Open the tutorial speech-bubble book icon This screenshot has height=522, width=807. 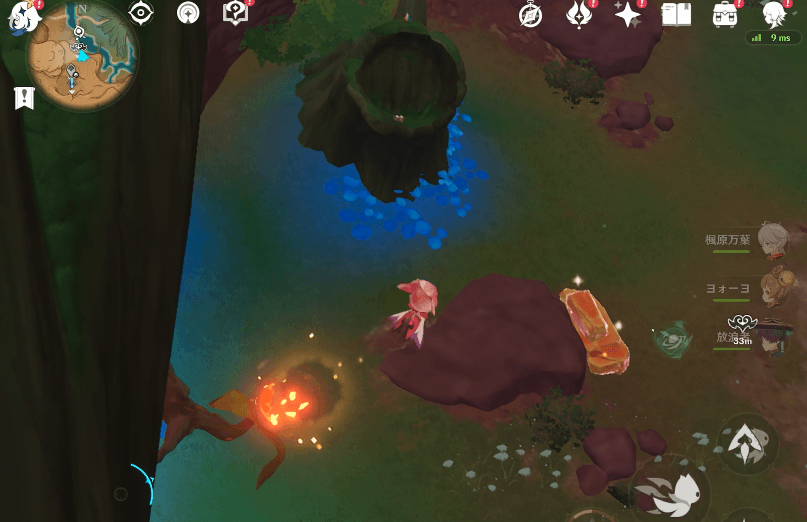pyautogui.click(x=235, y=13)
